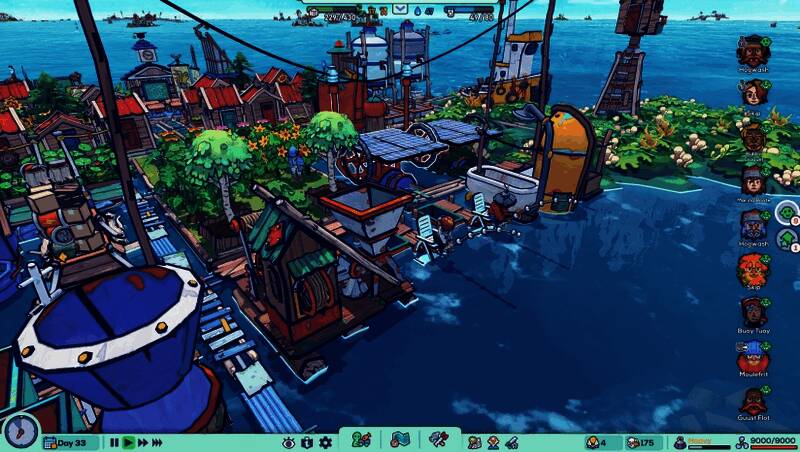Open the backpack icon in bottom bar

tap(307, 442)
